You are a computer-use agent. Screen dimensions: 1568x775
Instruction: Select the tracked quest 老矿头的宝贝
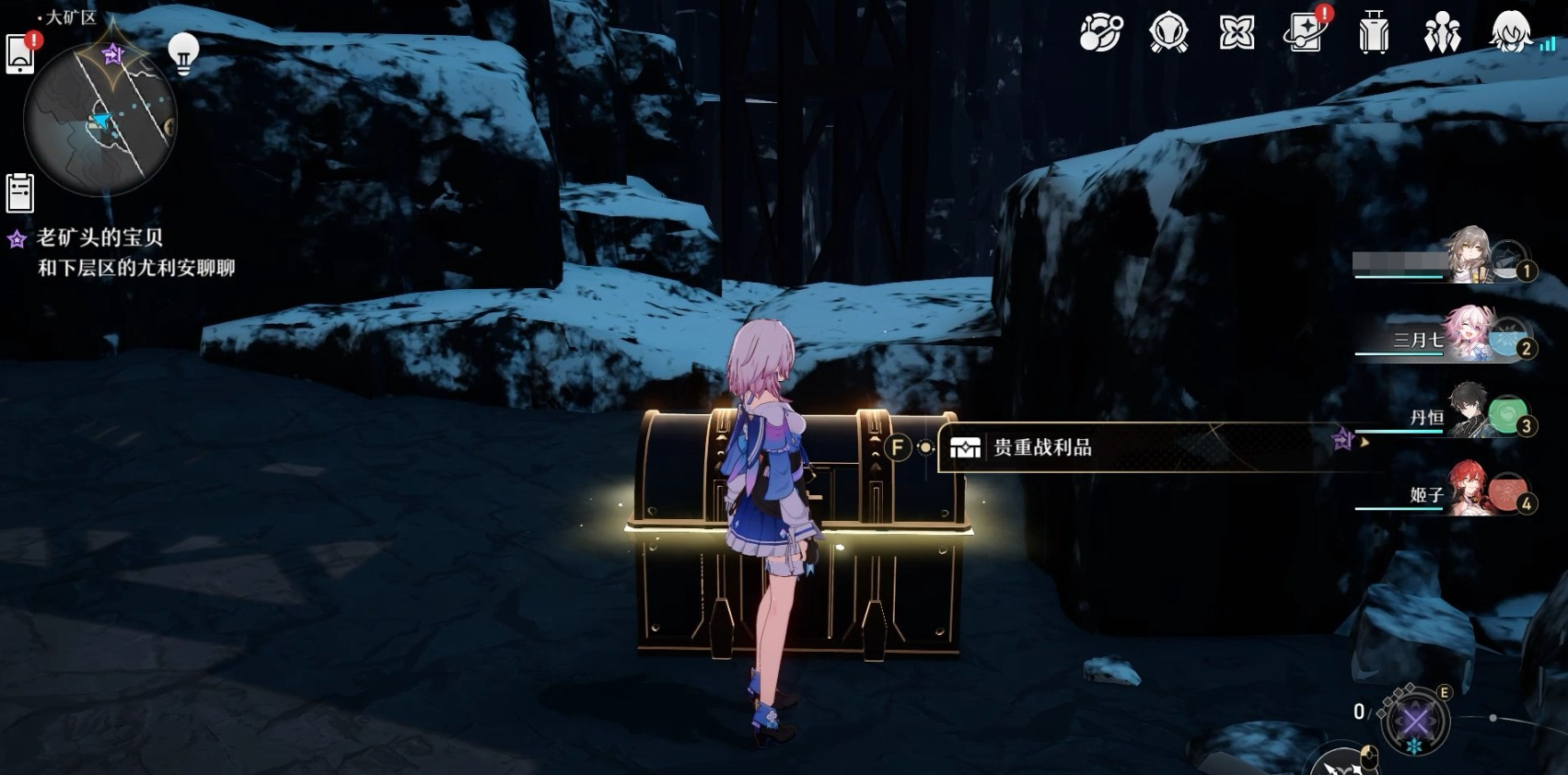[99, 238]
